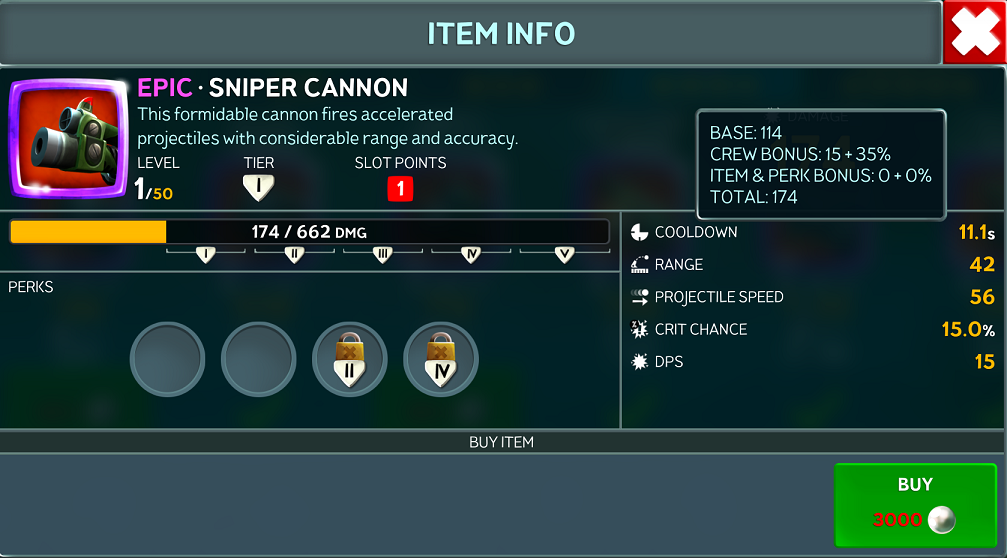Viewport: 1007px width, 558px height.
Task: Buy the Sniper Cannon for 3000
Action: (x=915, y=504)
